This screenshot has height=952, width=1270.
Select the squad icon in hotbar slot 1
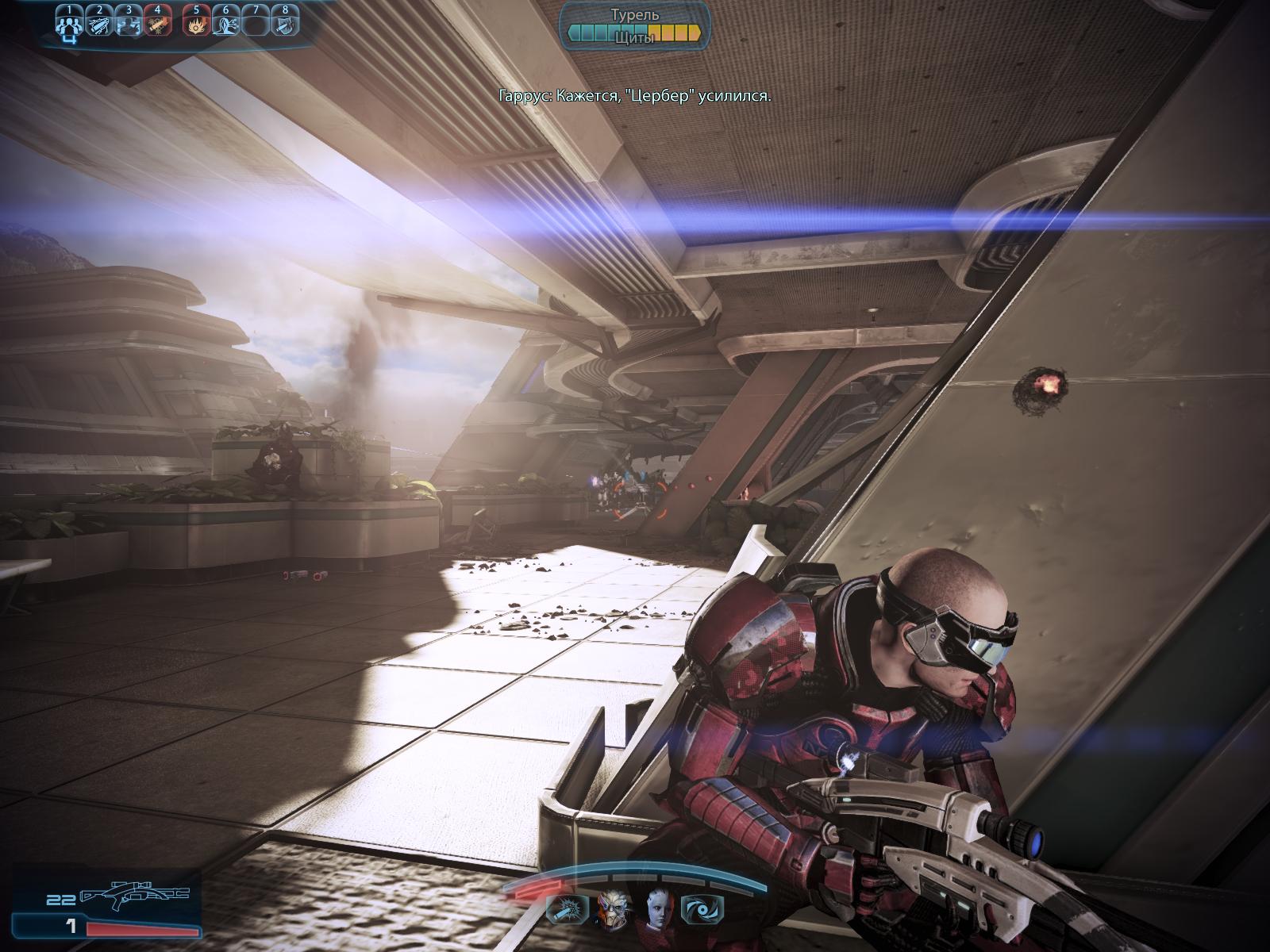pyautogui.click(x=71, y=26)
